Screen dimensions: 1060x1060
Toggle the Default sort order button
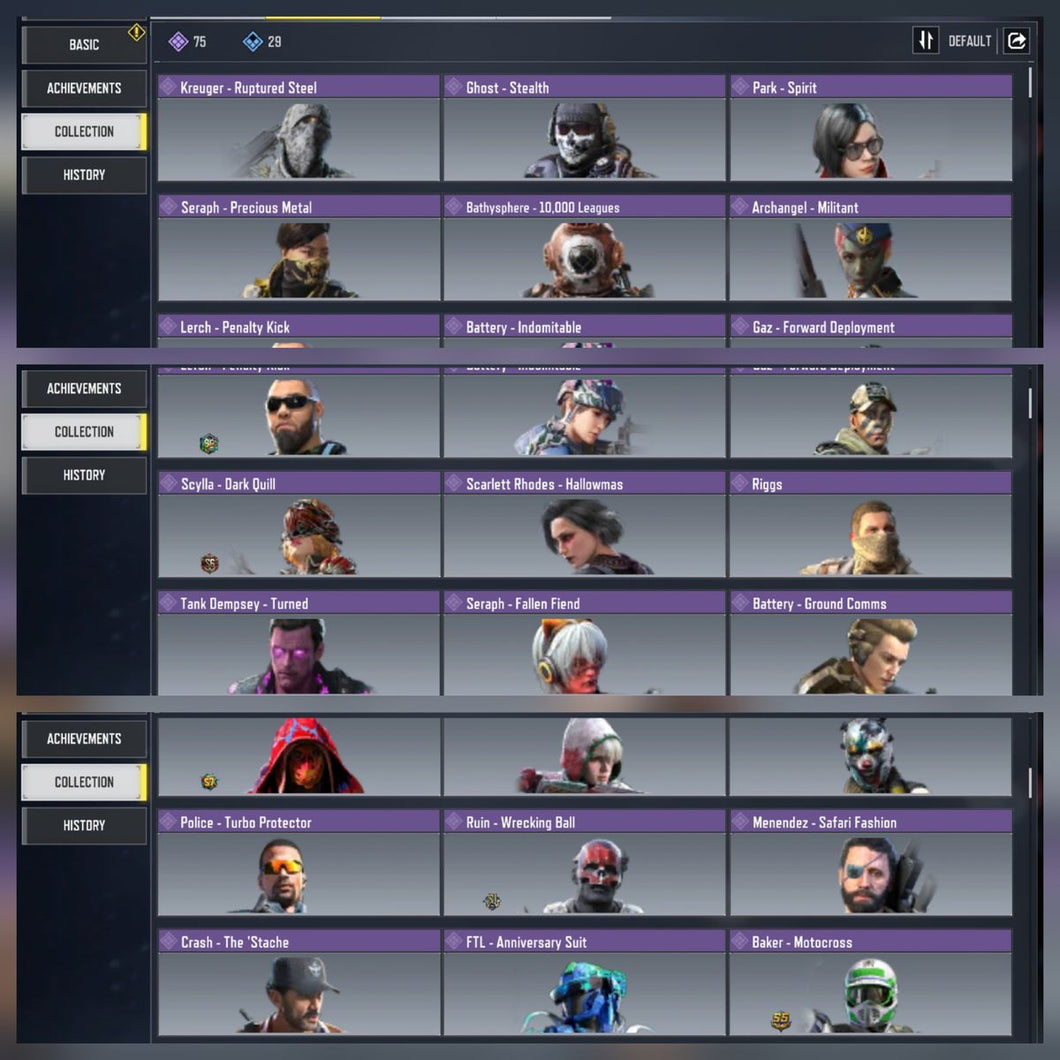926,41
